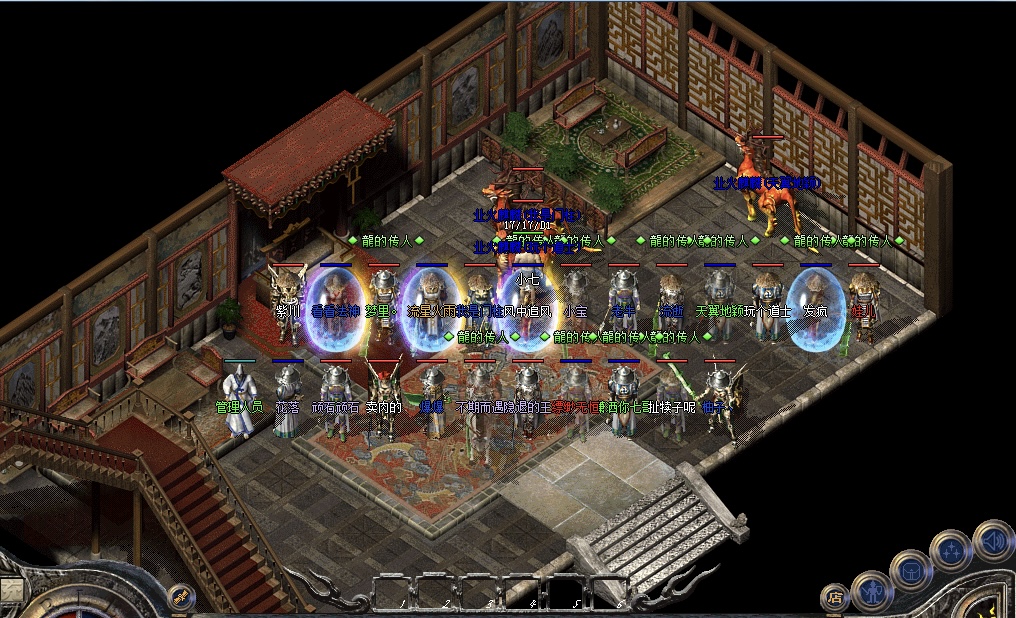Click the small round gold-emblem button
1016x618 pixels.
click(181, 597)
